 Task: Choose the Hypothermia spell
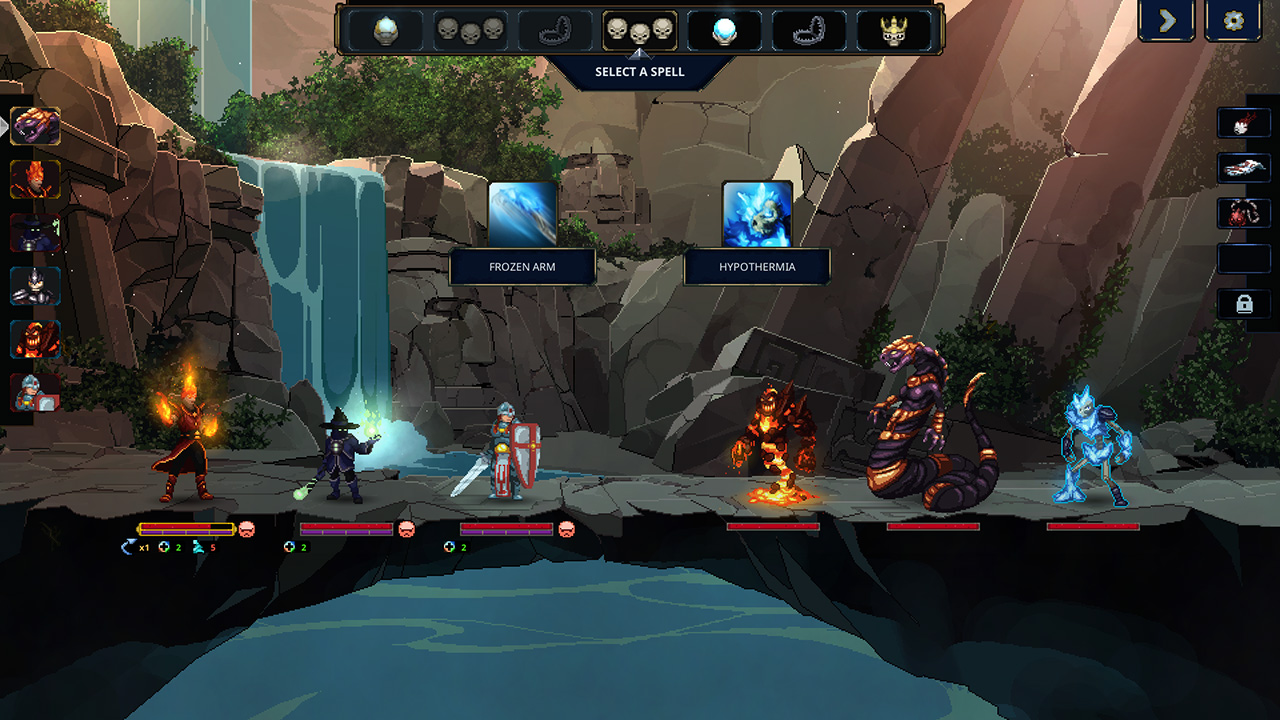coord(757,214)
